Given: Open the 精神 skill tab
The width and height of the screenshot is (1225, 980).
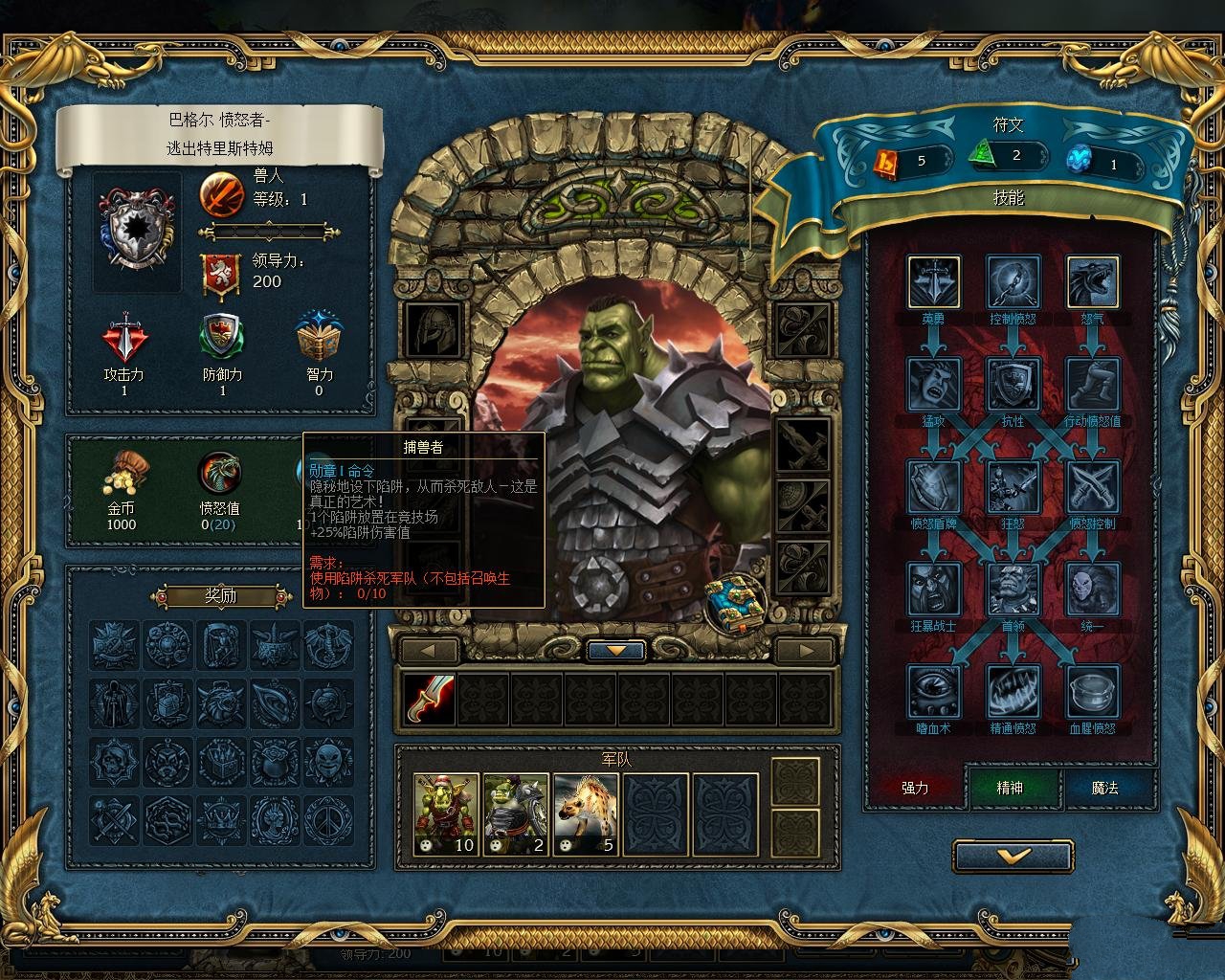Looking at the screenshot, I should (1010, 788).
